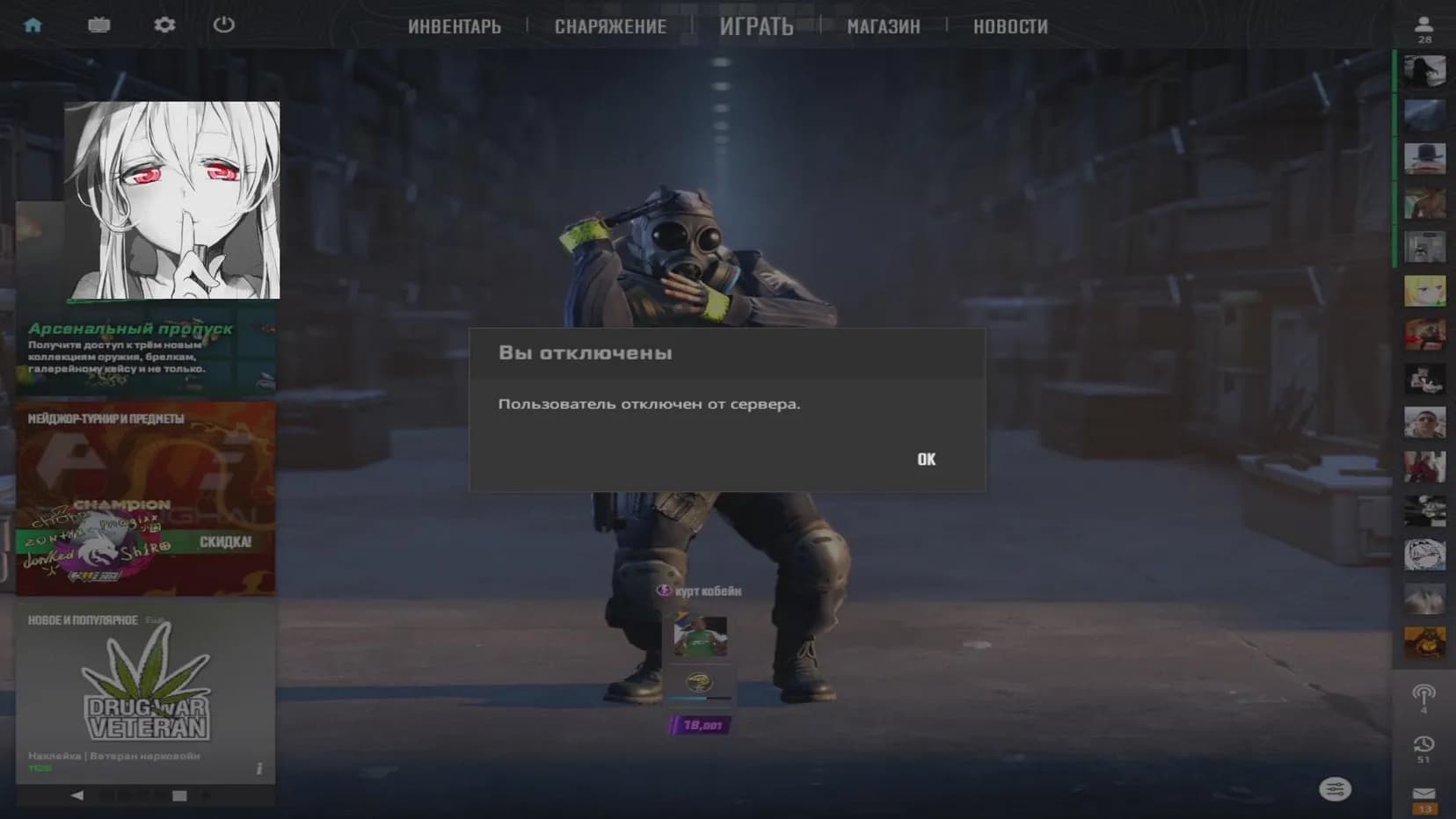Screen dimensions: 1456x819
Task: Click your anime profile avatar picture
Action: pyautogui.click(x=171, y=199)
